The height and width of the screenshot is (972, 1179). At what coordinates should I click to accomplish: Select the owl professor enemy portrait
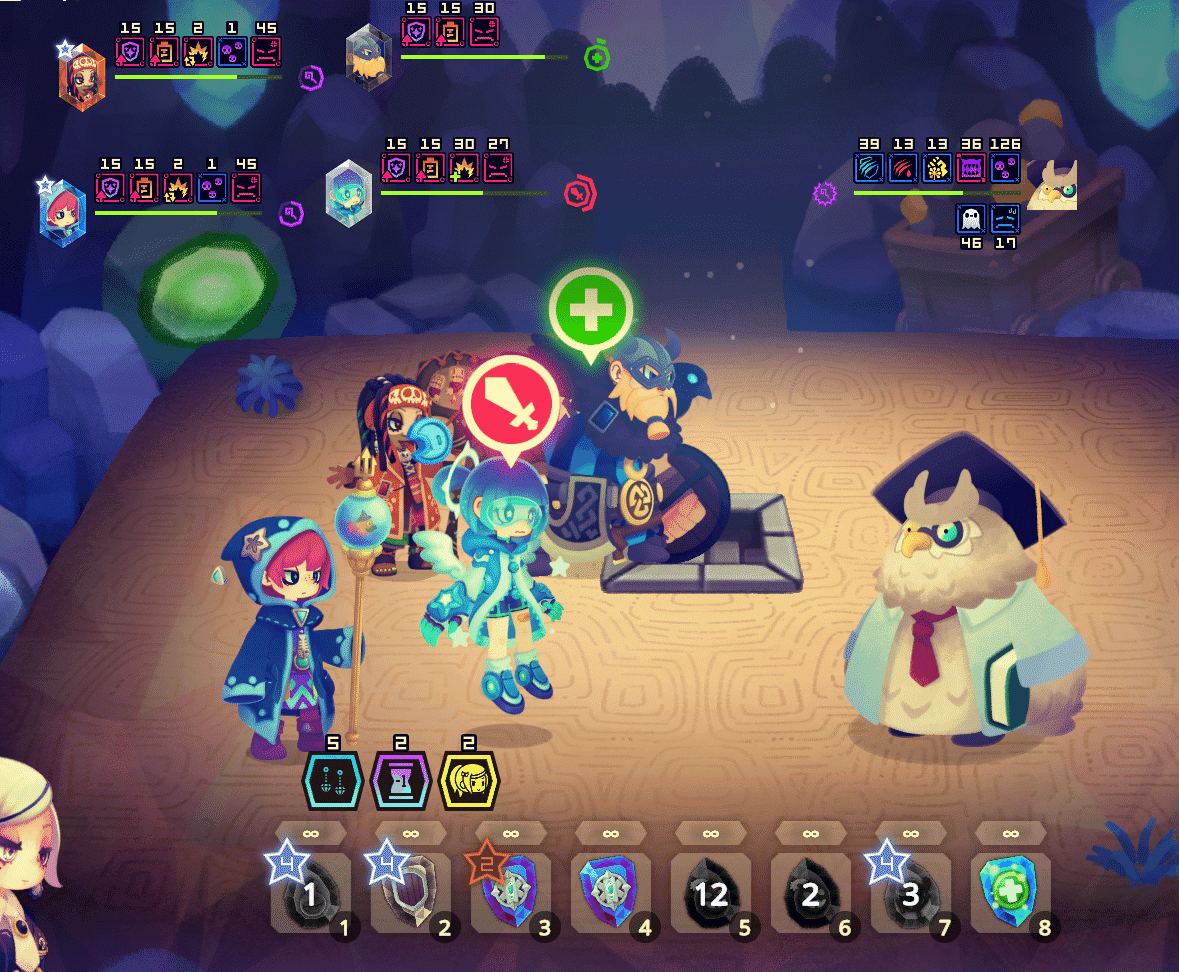click(1052, 183)
